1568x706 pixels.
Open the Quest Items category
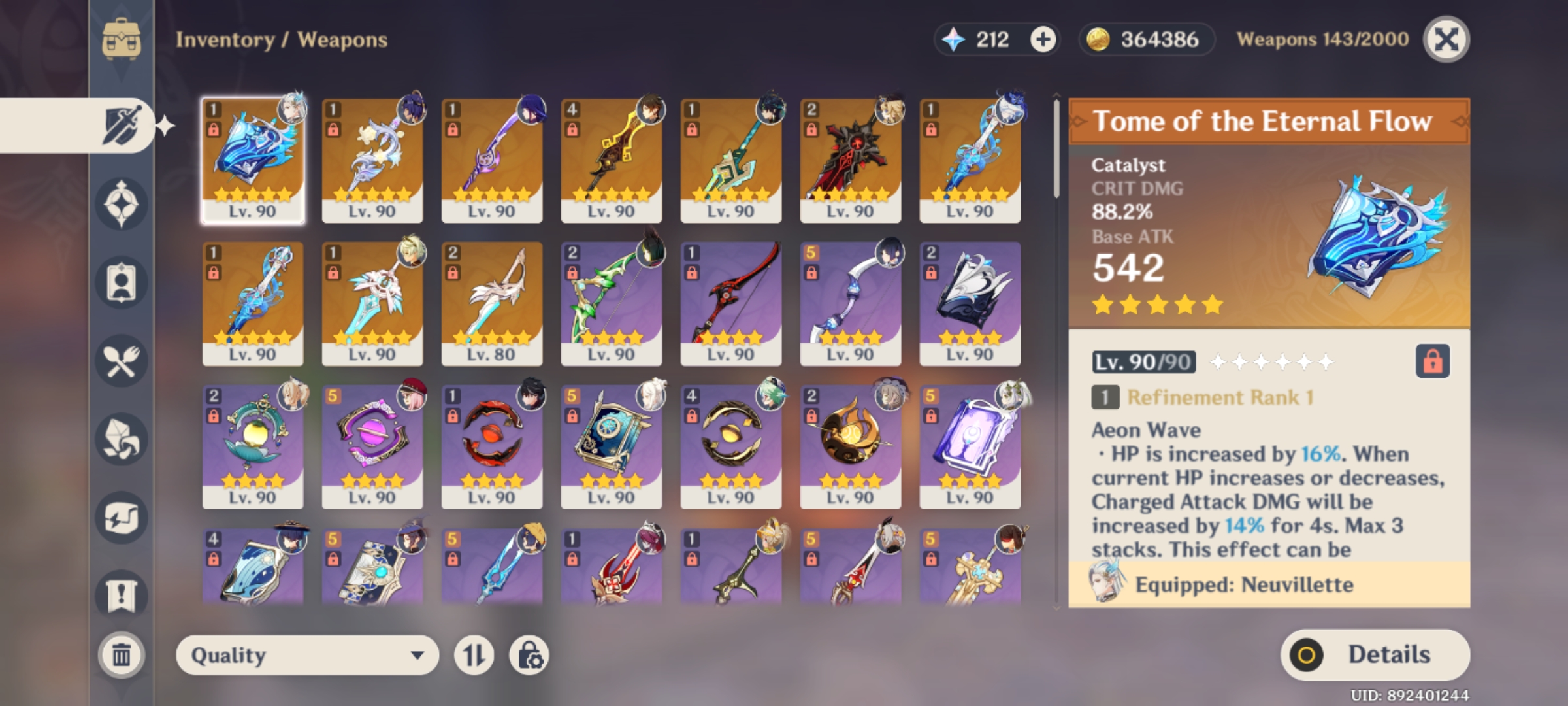(x=121, y=588)
